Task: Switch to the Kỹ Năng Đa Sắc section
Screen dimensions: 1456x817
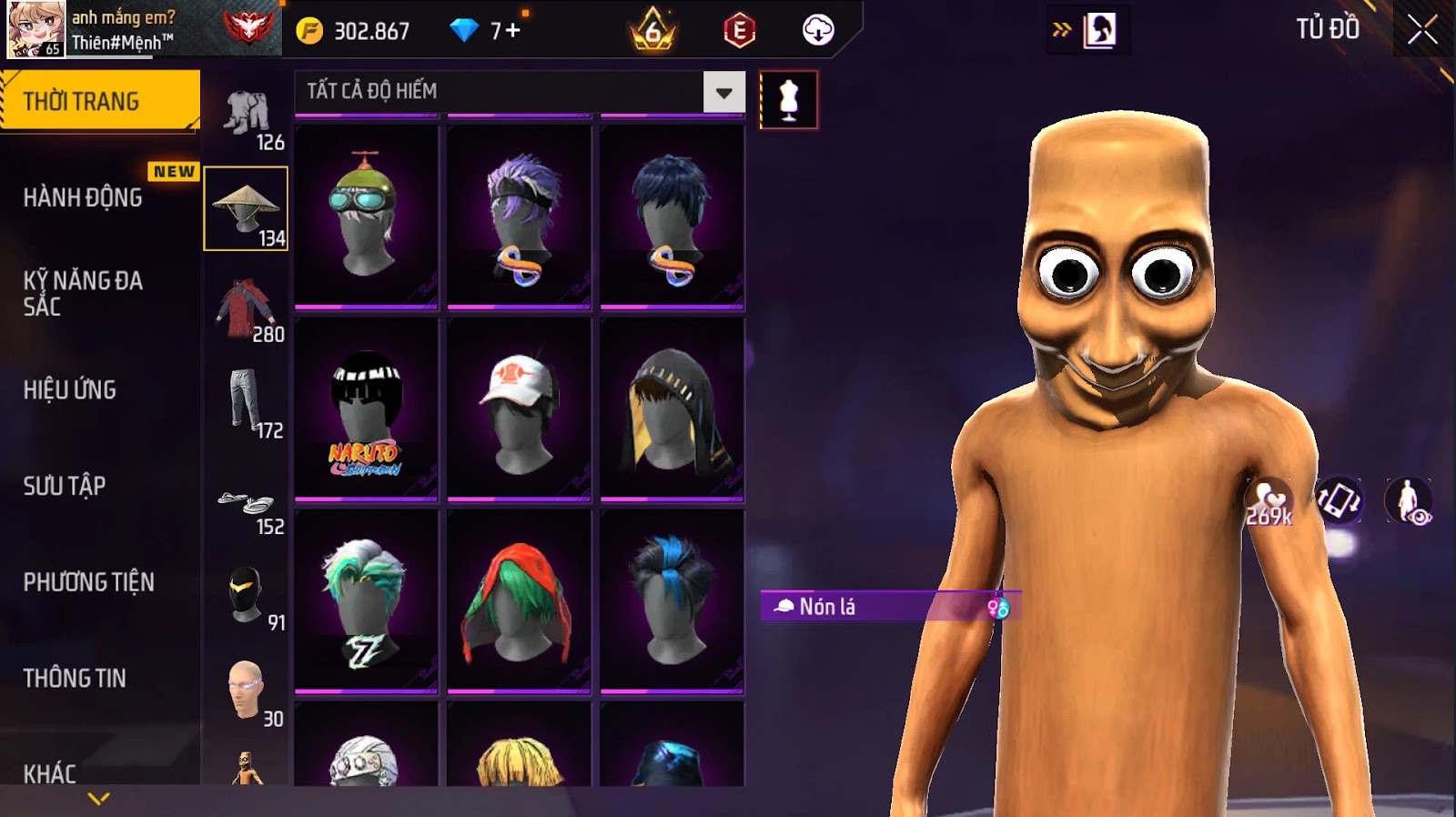Action: click(x=83, y=293)
